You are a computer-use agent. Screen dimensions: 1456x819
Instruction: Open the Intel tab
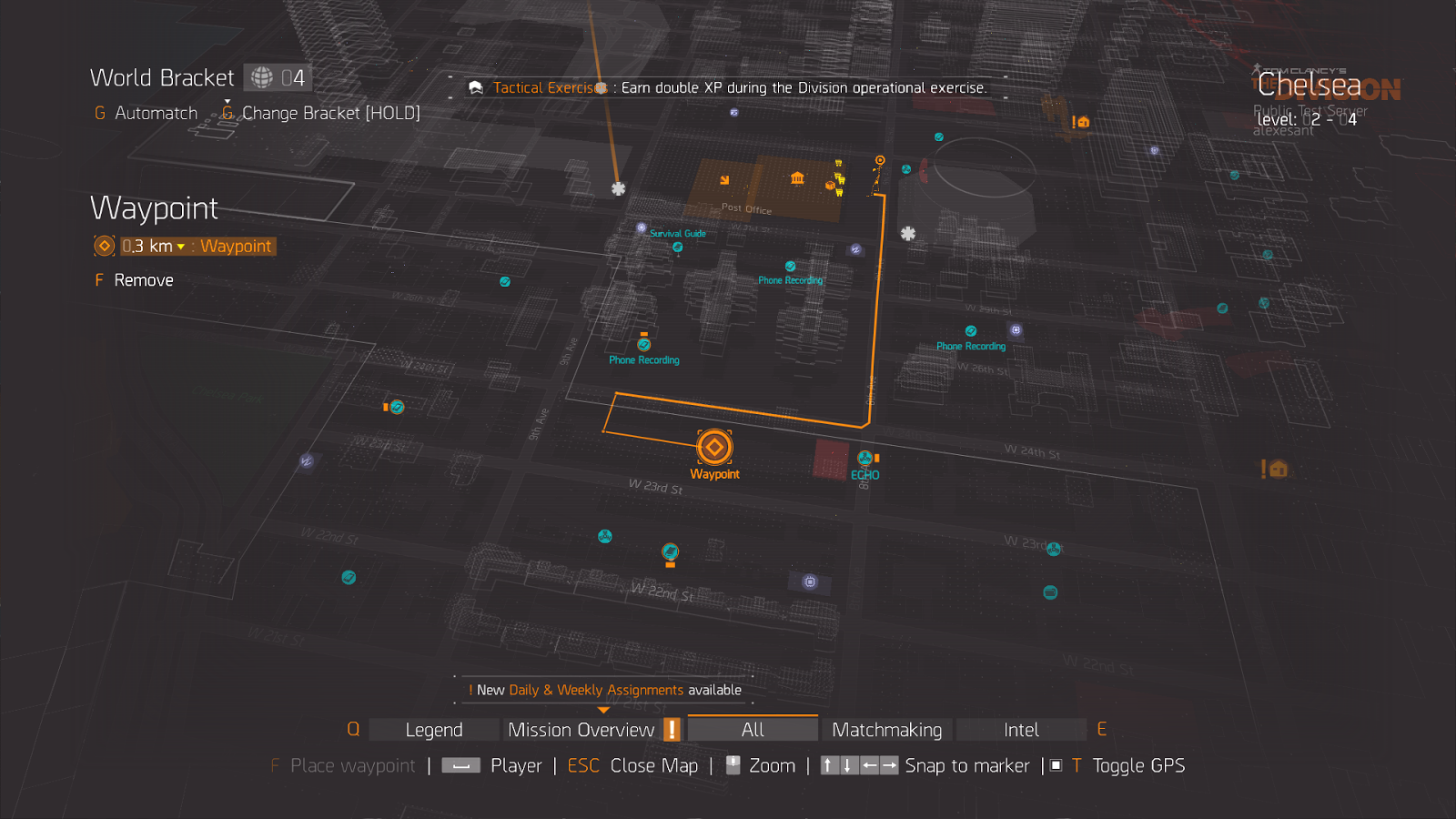tap(1021, 729)
